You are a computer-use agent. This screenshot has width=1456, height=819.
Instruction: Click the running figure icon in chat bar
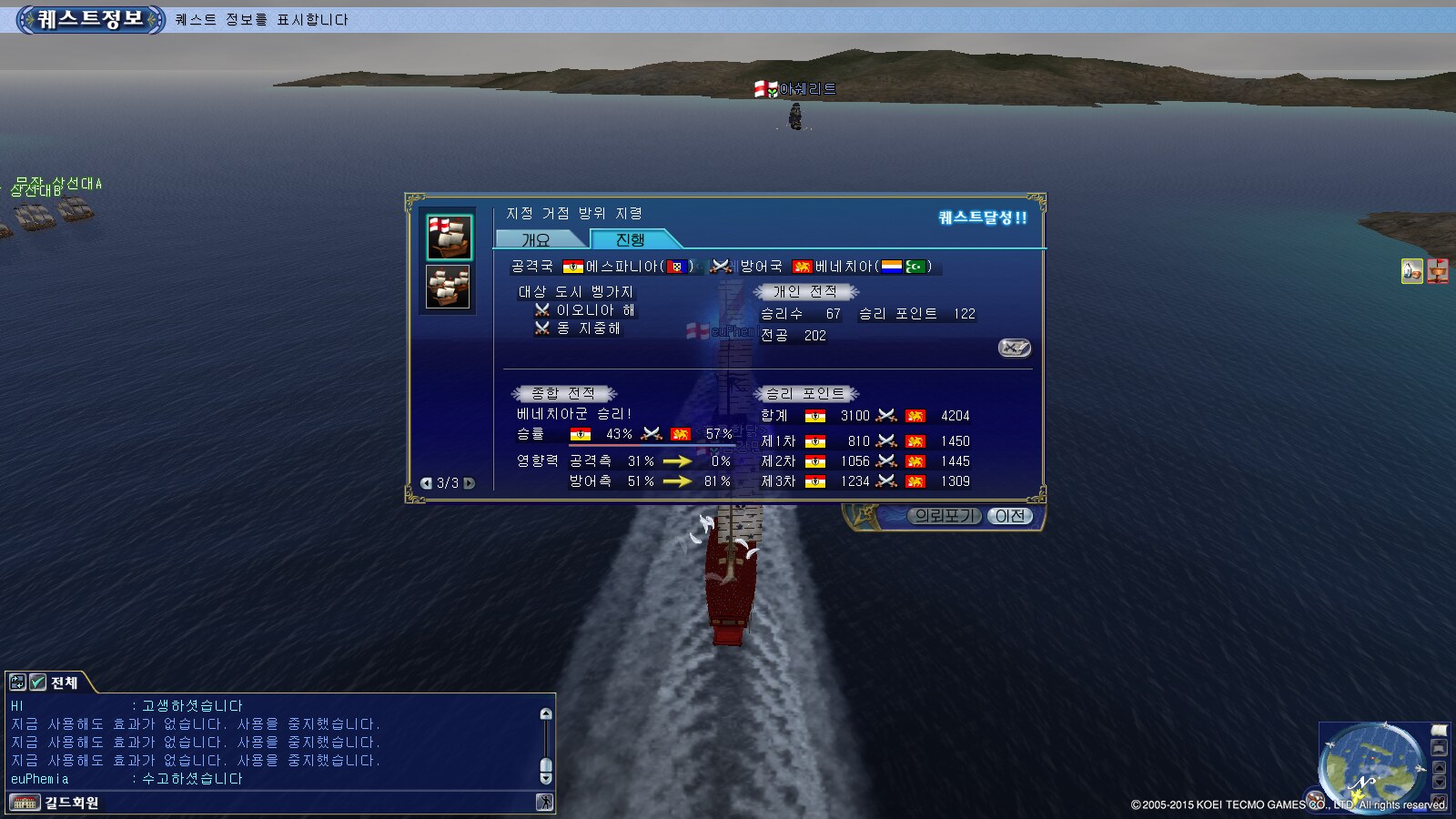click(x=544, y=803)
